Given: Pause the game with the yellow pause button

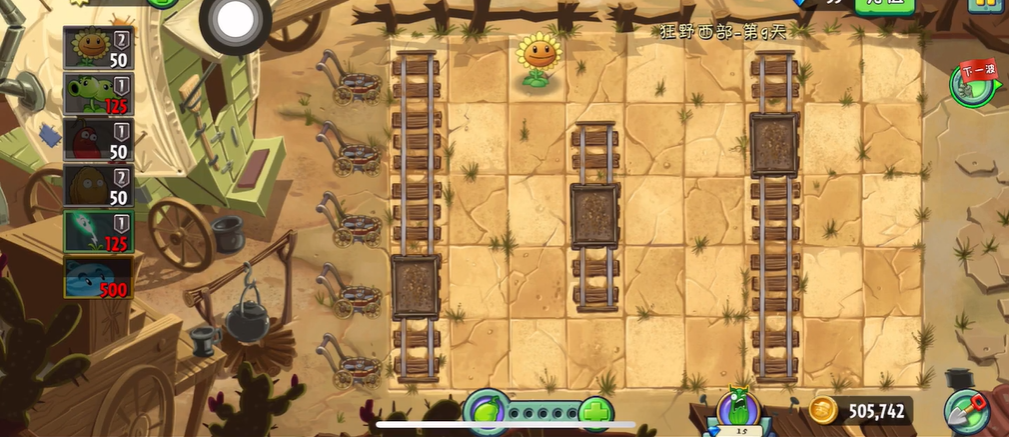Looking at the screenshot, I should [984, 5].
